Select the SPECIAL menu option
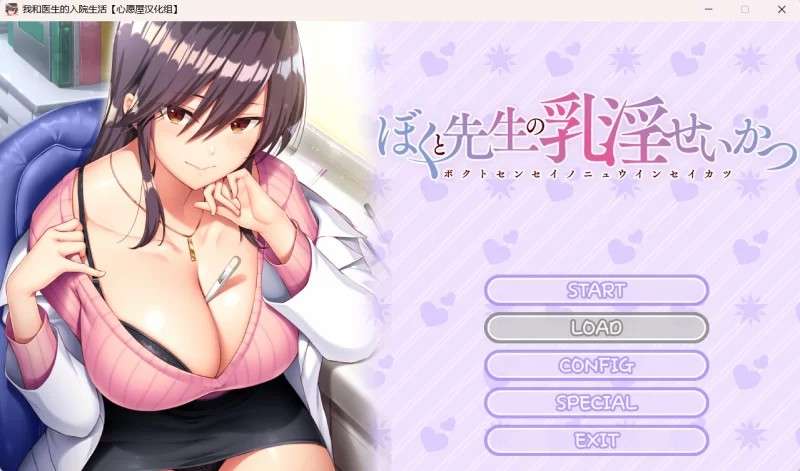800x471 pixels. click(596, 403)
